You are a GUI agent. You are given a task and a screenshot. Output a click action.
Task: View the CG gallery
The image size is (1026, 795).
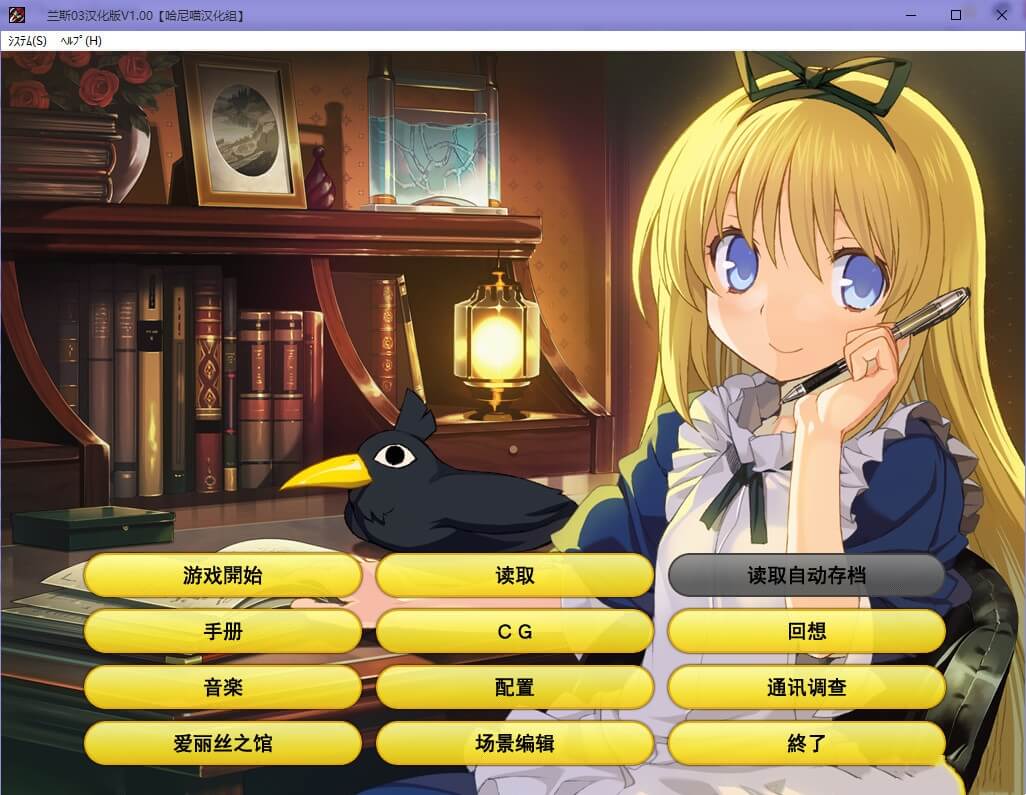tap(514, 632)
